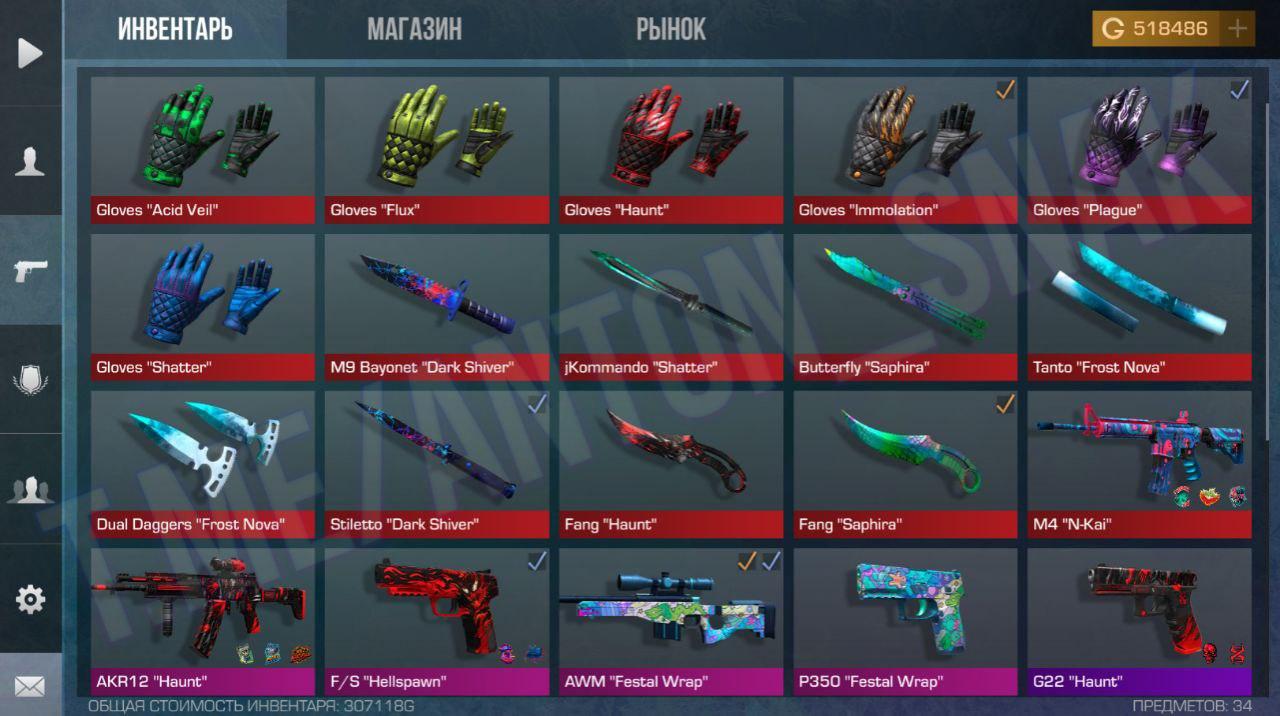Select the Gloves "Acid Veil" item

[203, 150]
